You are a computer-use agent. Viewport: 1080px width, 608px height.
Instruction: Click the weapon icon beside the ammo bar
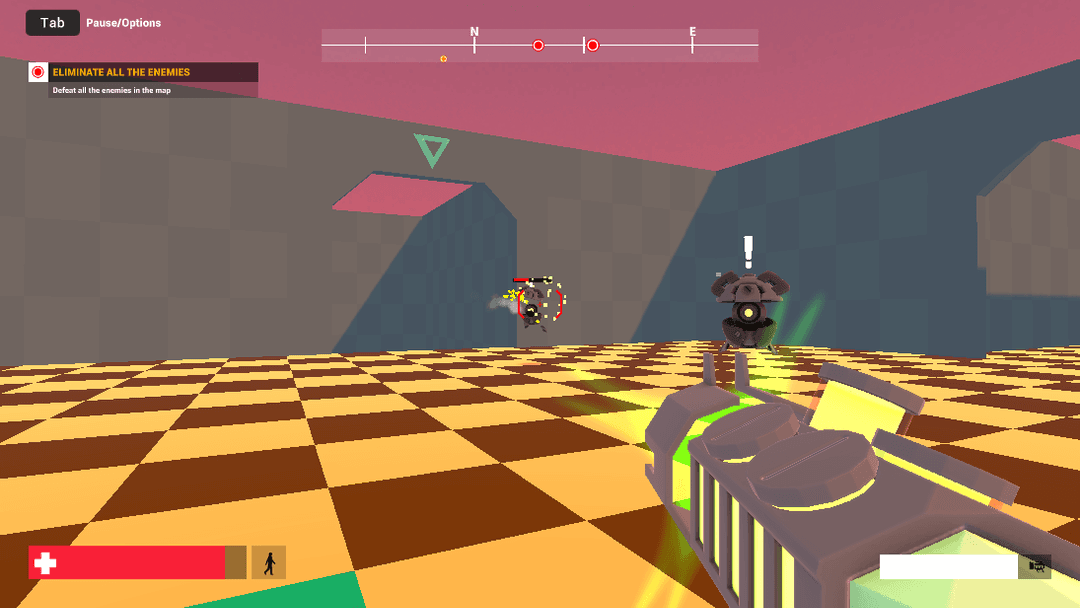coord(1037,567)
